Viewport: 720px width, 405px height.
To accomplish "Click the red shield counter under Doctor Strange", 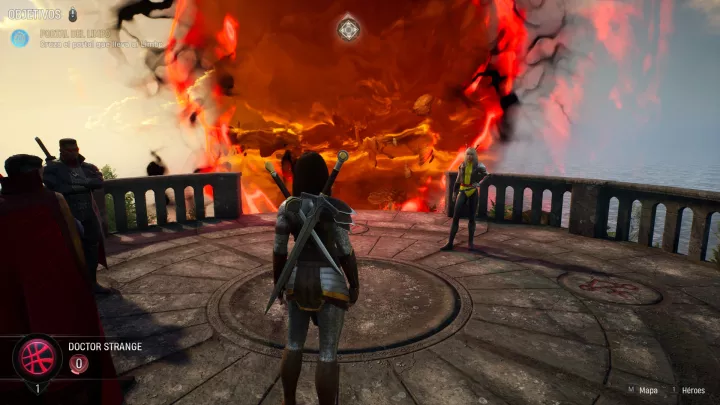I will 79,364.
